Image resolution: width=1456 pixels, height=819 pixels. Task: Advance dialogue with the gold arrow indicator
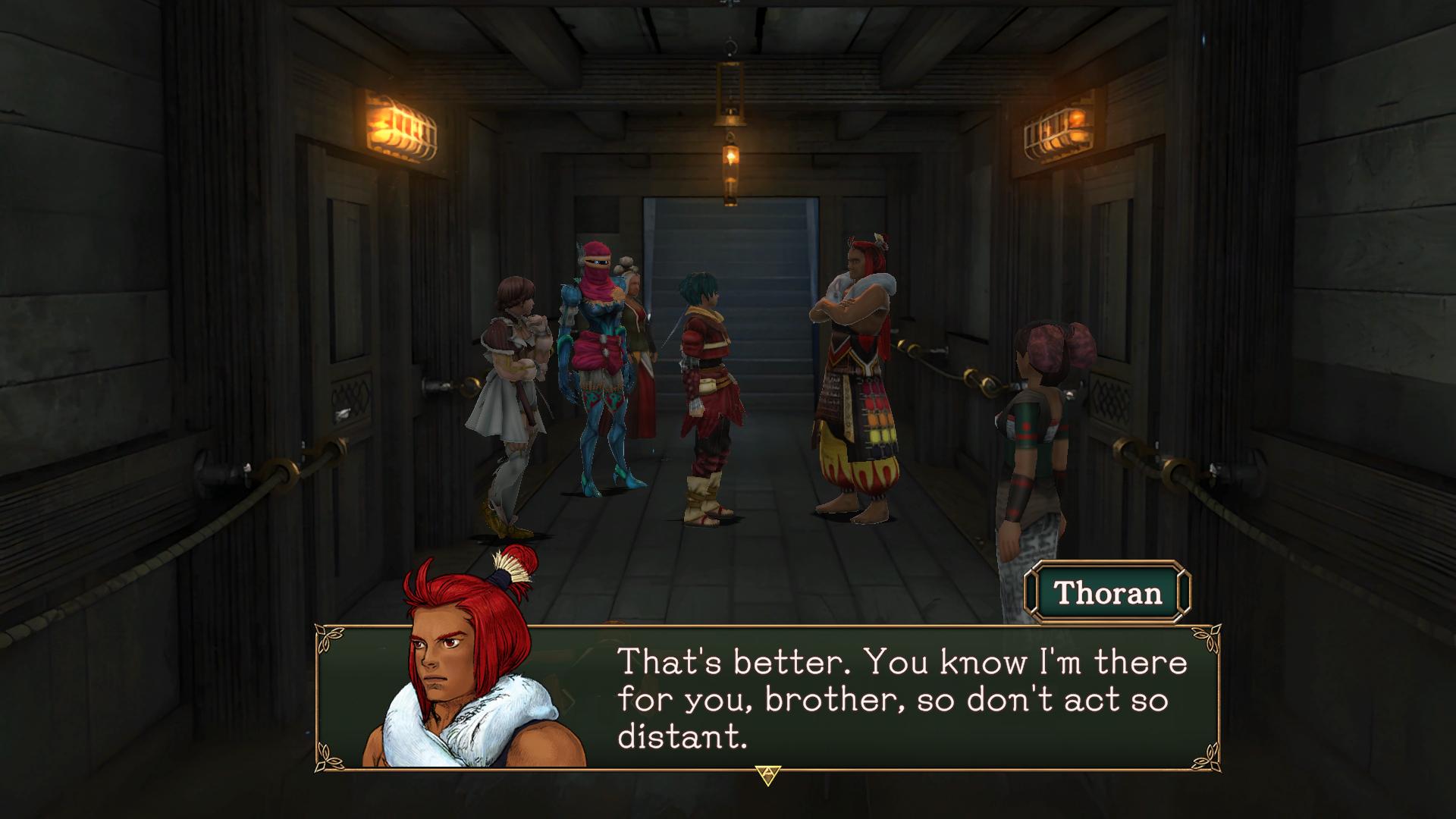767,775
